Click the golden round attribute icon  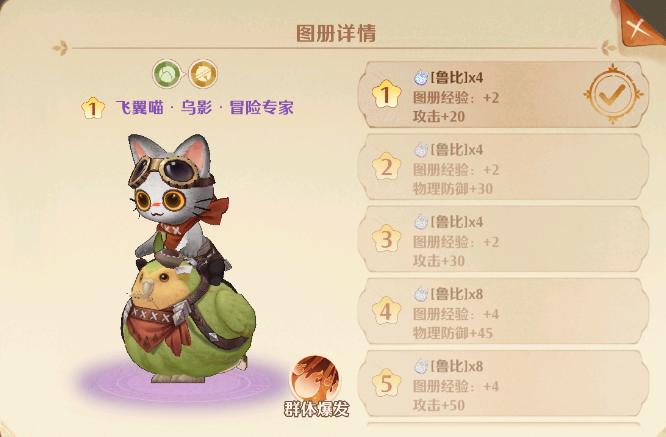(x=203, y=73)
